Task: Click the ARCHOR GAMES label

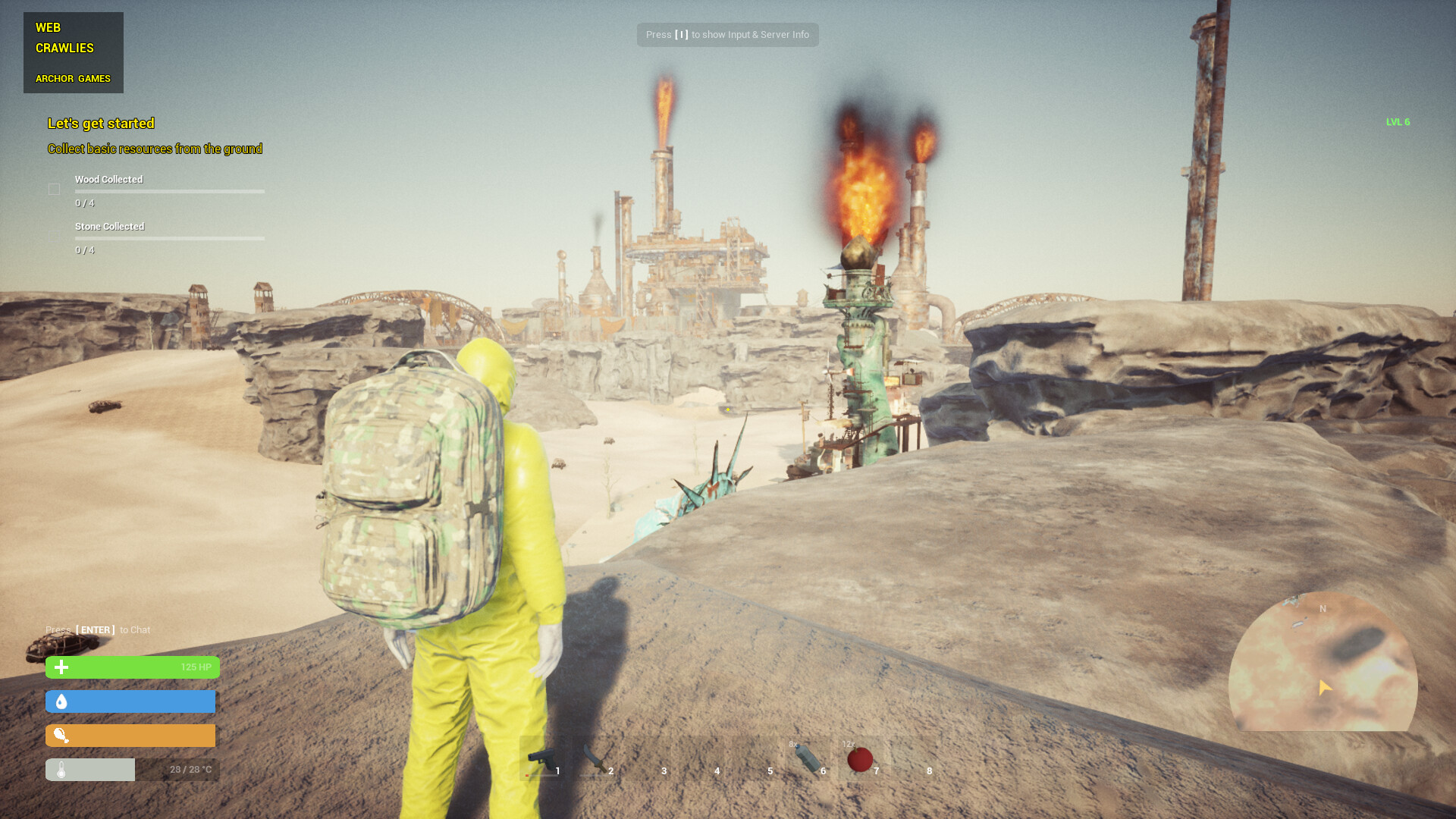Action: pyautogui.click(x=73, y=78)
